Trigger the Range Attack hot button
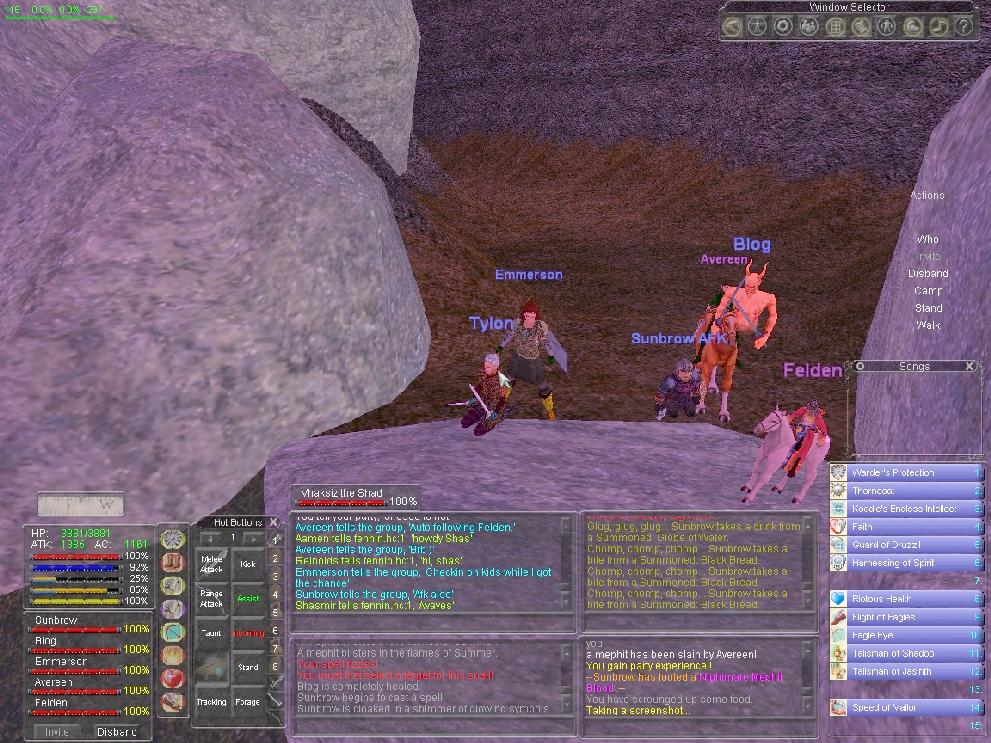The image size is (991, 743). (211, 598)
